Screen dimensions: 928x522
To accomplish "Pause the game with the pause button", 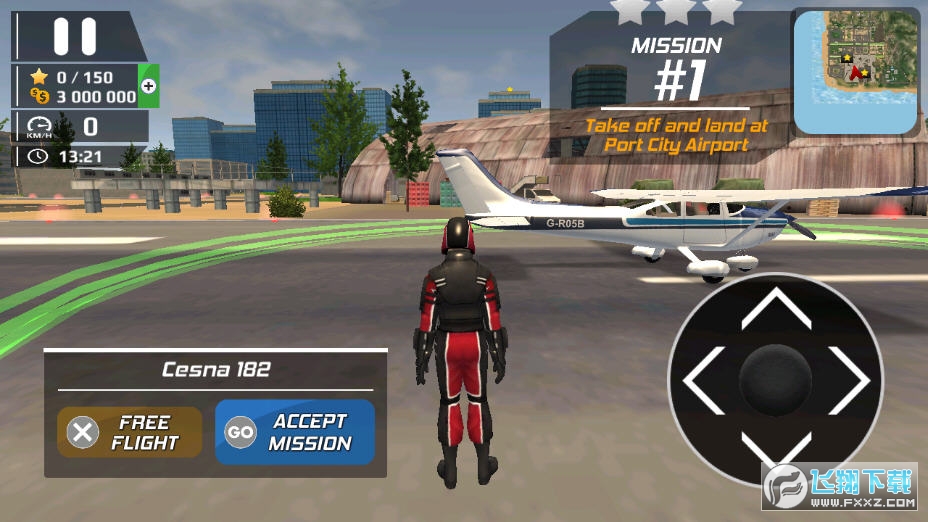I will [75, 36].
